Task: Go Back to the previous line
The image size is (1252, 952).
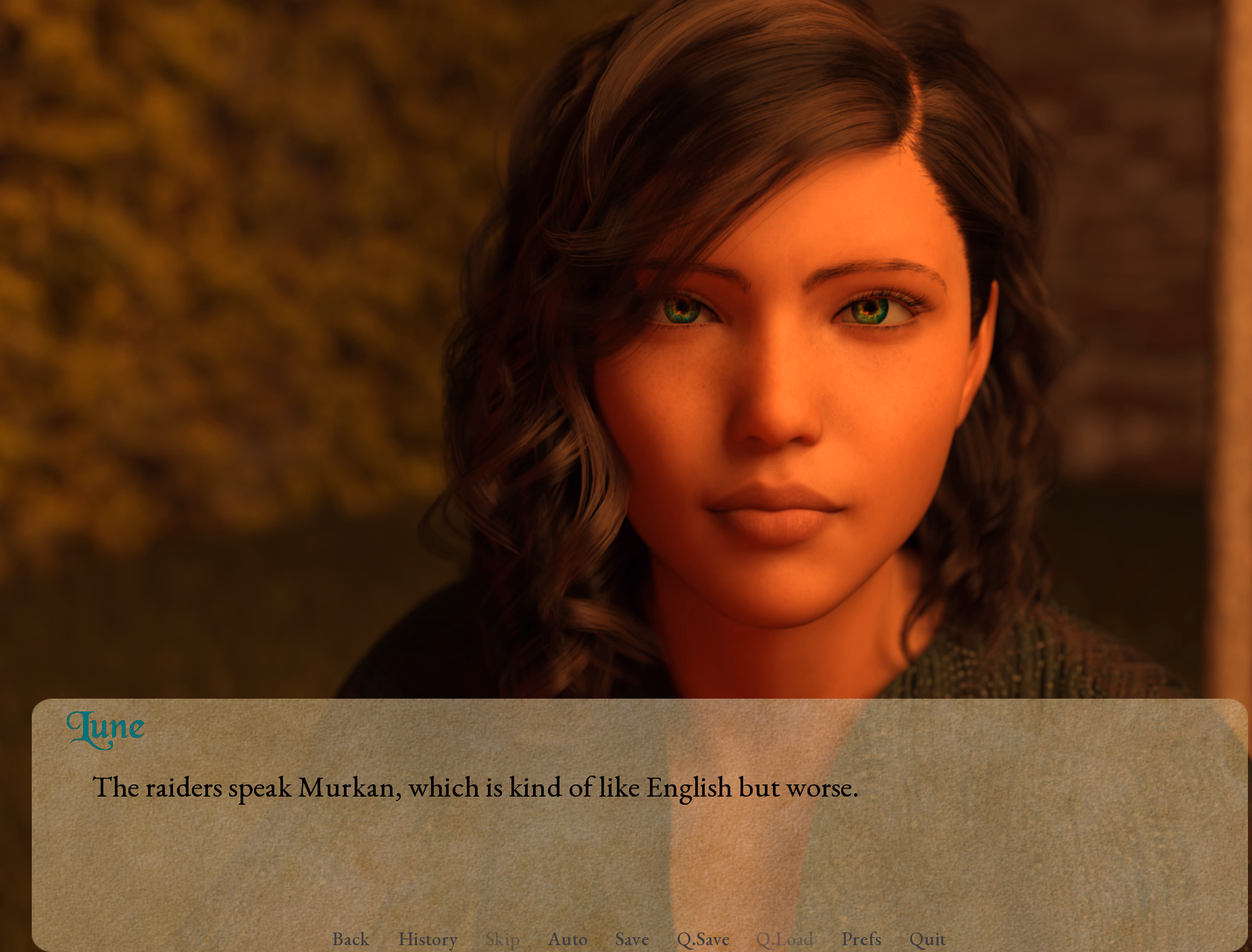Action: [350, 939]
